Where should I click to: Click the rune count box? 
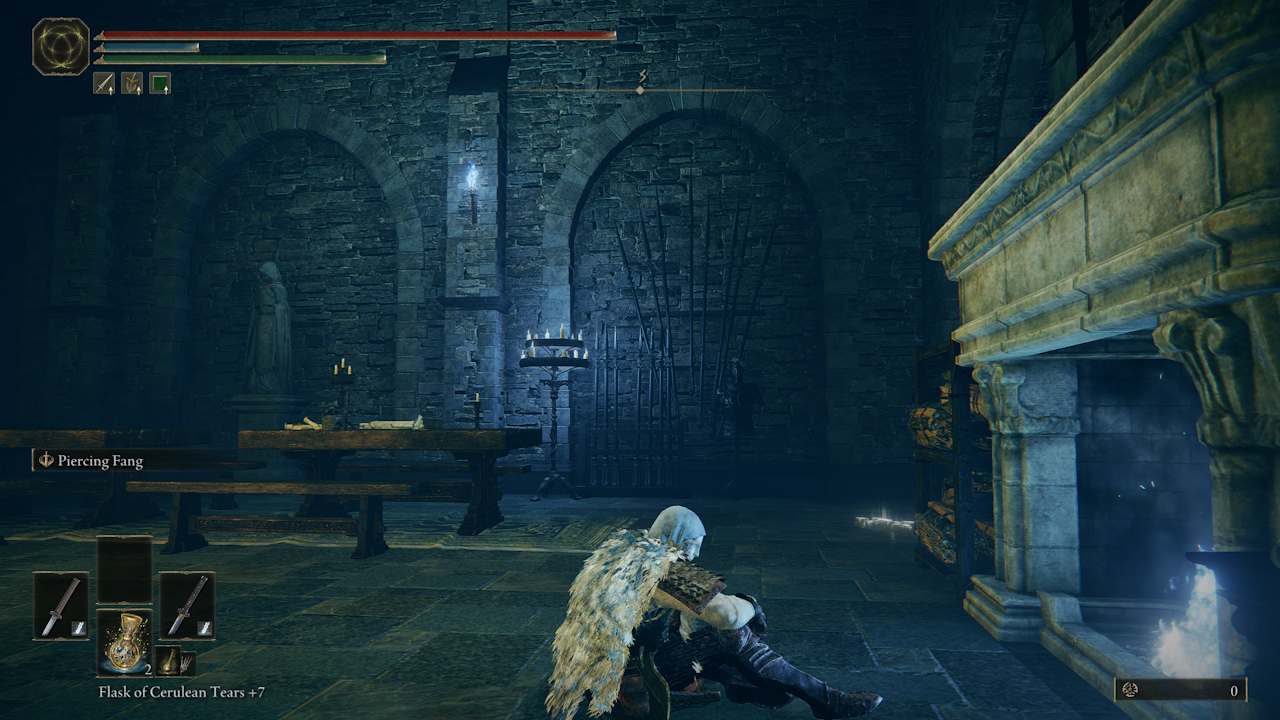(x=1180, y=690)
